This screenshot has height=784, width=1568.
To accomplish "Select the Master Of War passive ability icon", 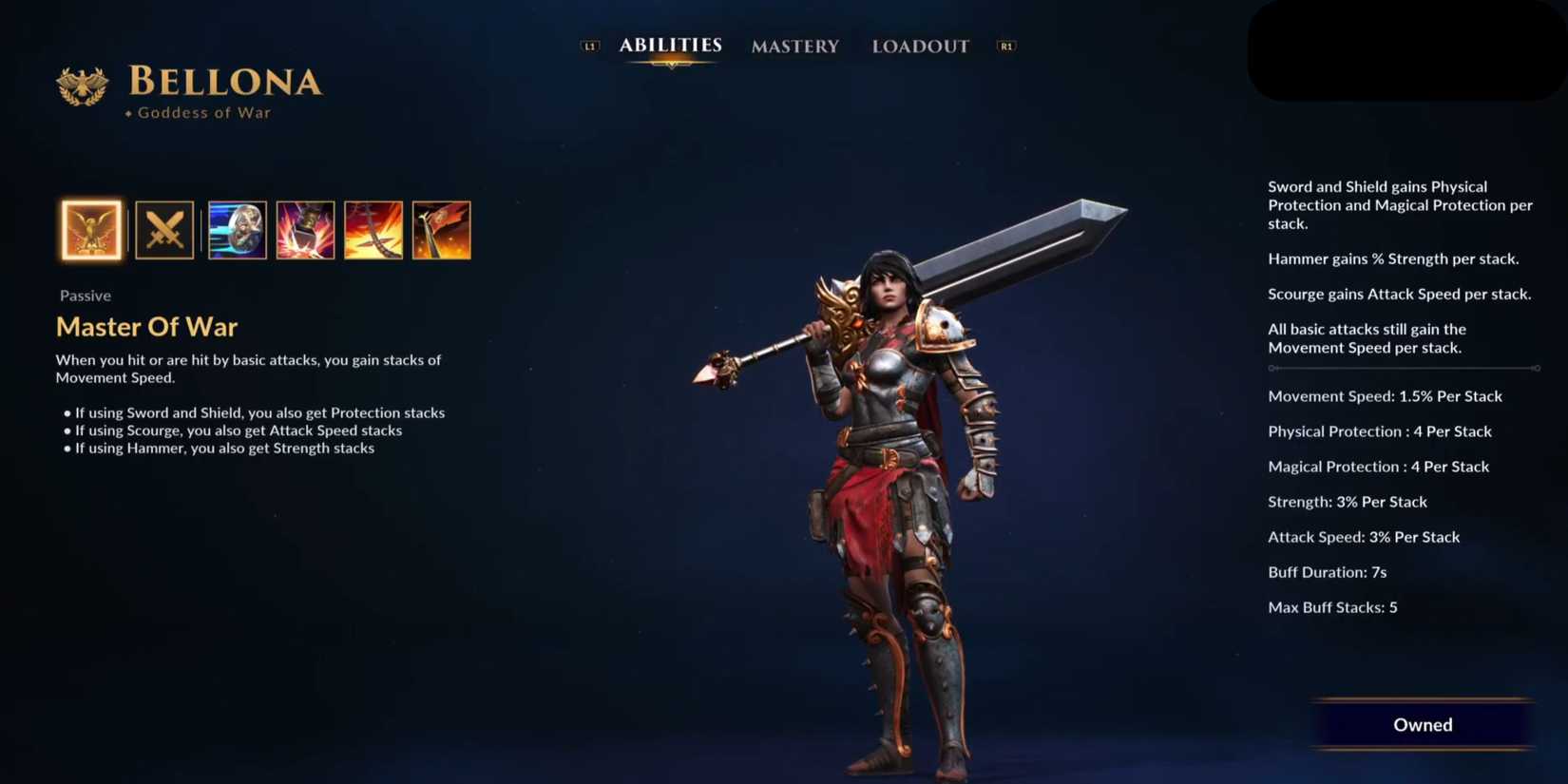I will pyautogui.click(x=89, y=230).
